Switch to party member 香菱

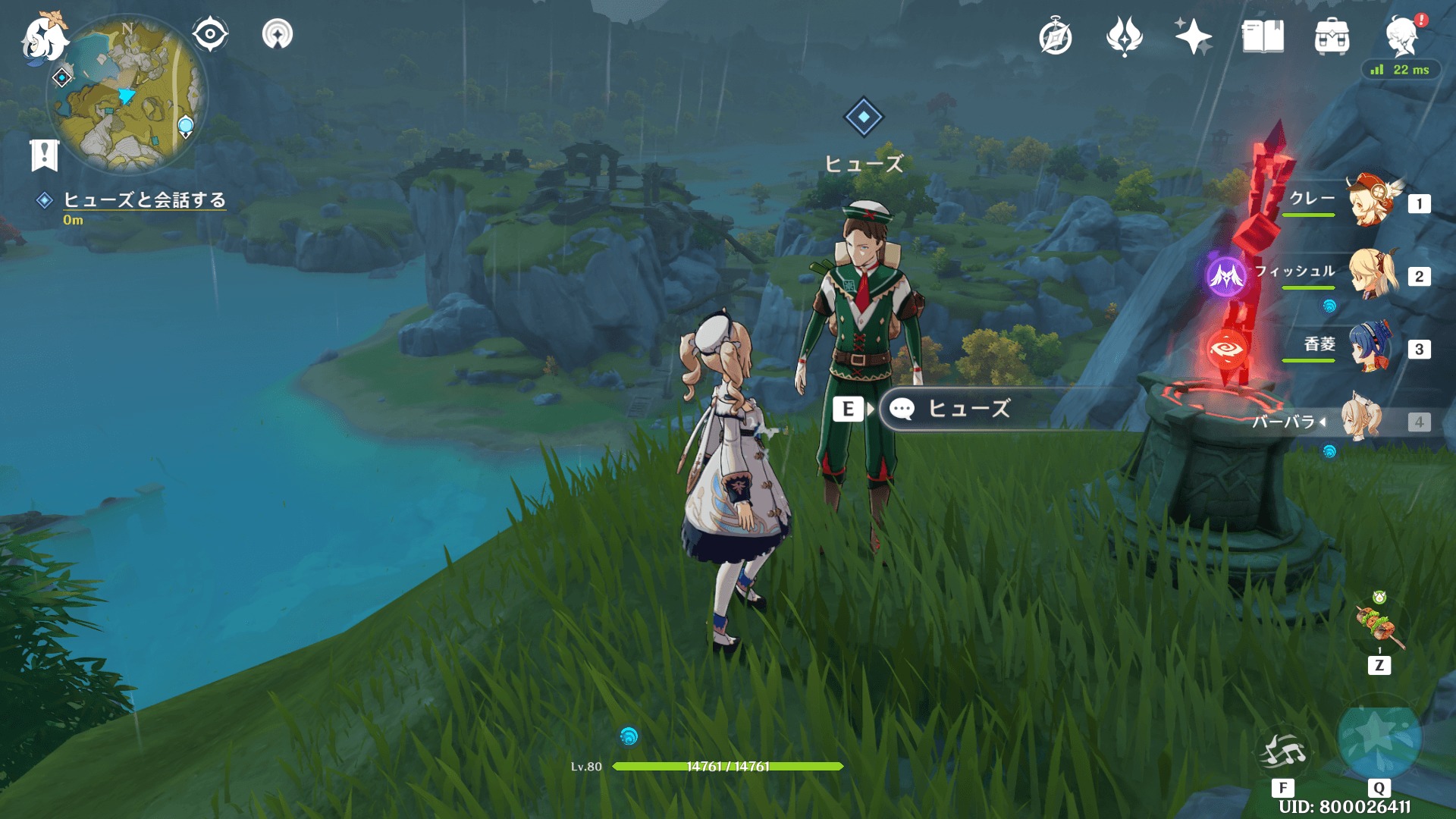tap(1371, 347)
